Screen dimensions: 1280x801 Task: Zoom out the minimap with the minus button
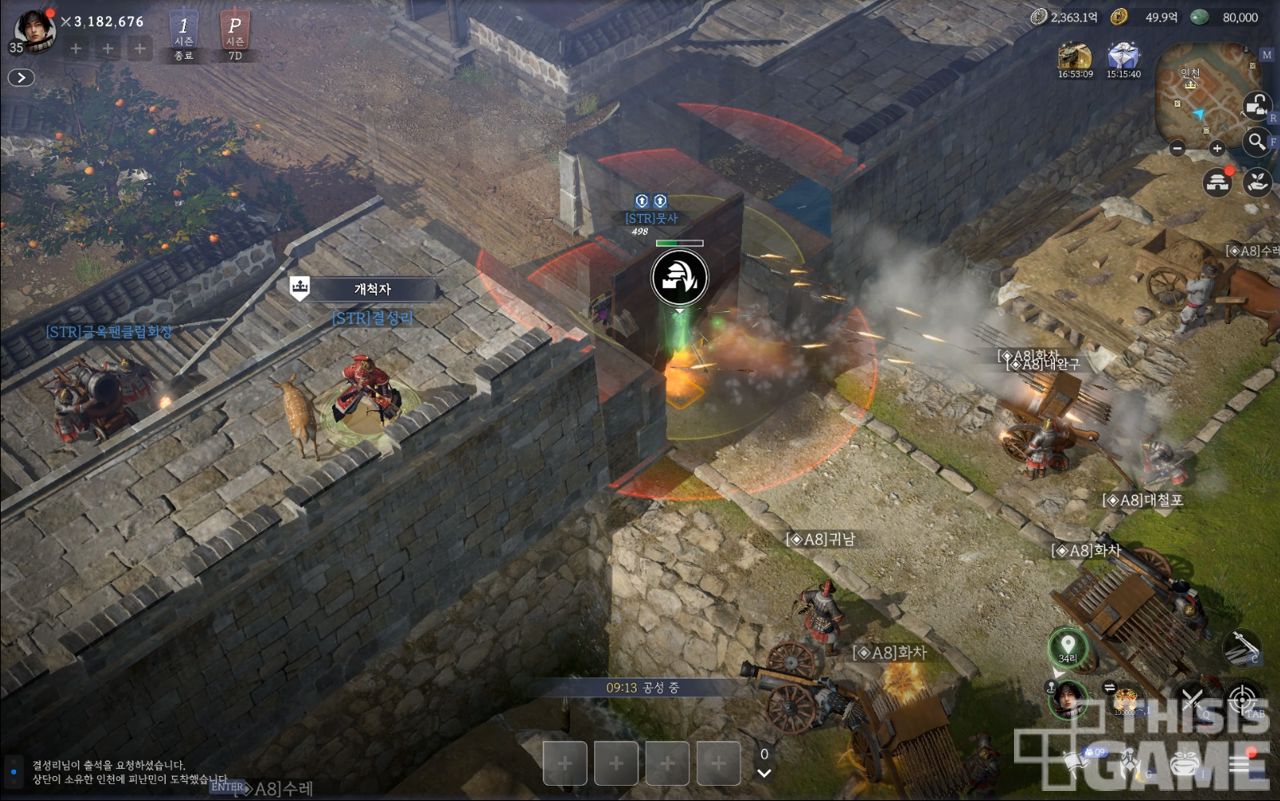point(1177,148)
